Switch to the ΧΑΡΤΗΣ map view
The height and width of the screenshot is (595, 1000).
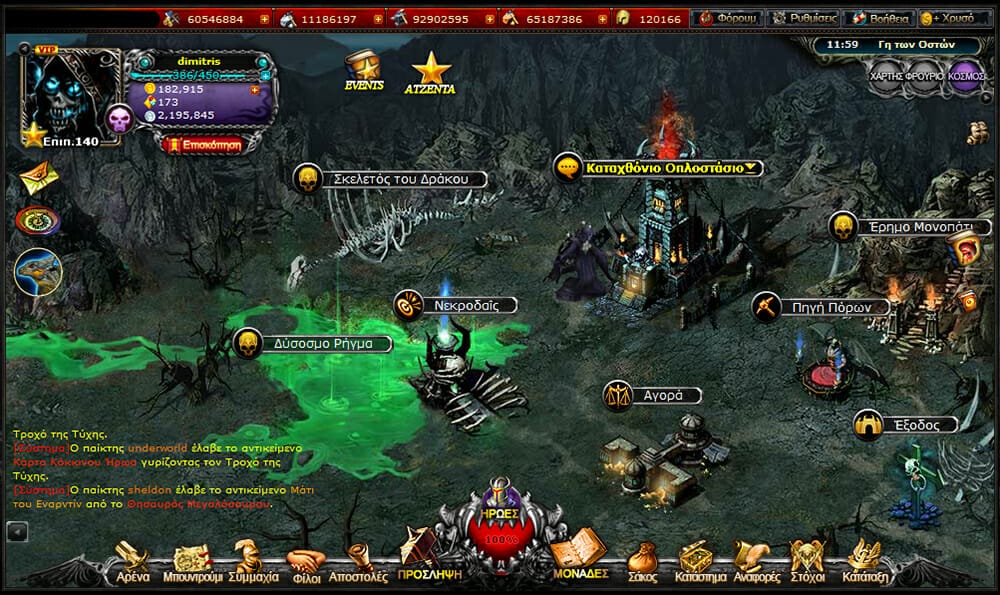[887, 76]
